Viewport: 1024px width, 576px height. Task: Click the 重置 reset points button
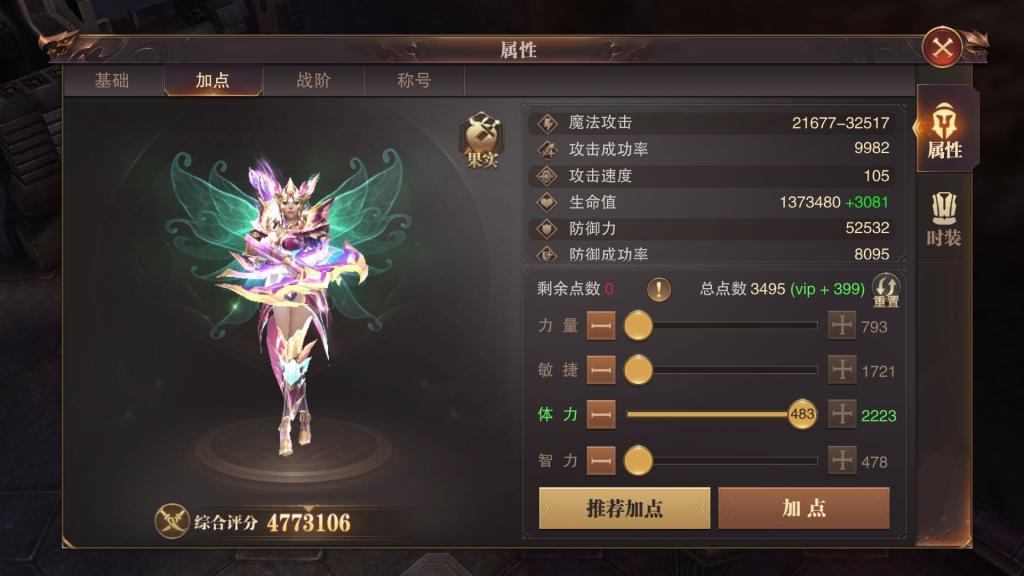886,290
